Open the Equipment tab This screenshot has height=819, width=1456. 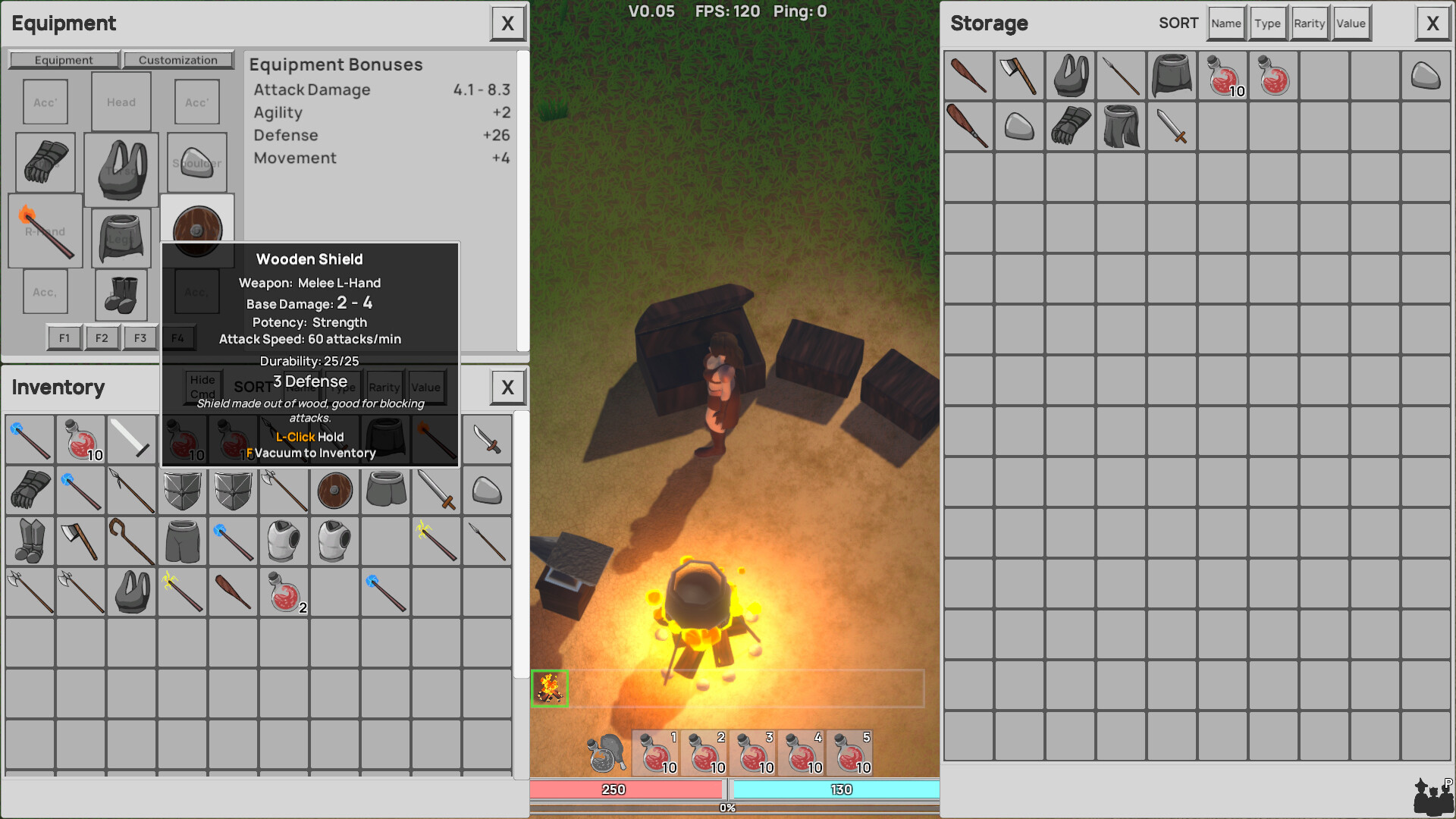64,59
